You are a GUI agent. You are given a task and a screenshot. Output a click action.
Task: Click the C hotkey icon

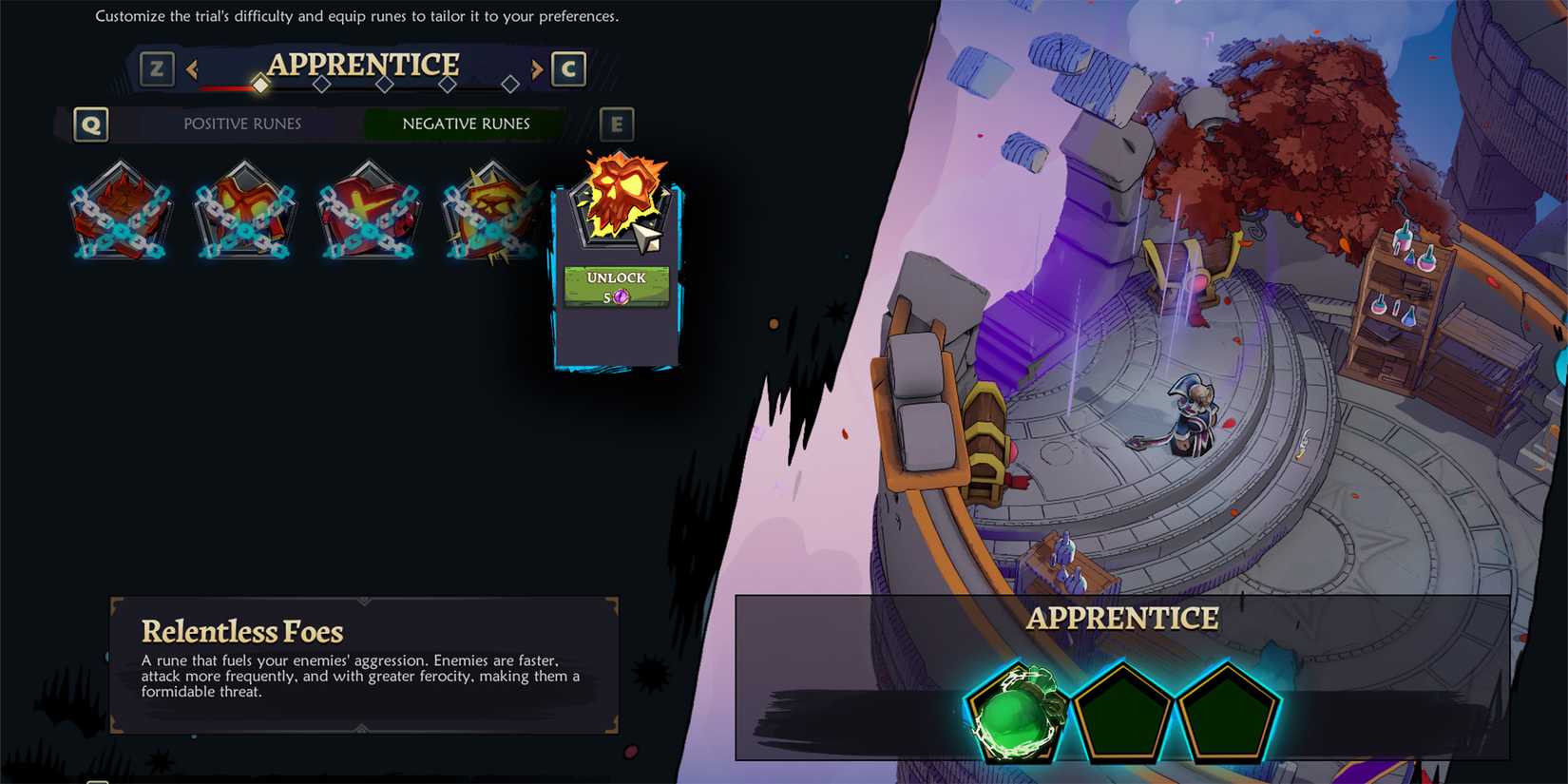point(568,67)
